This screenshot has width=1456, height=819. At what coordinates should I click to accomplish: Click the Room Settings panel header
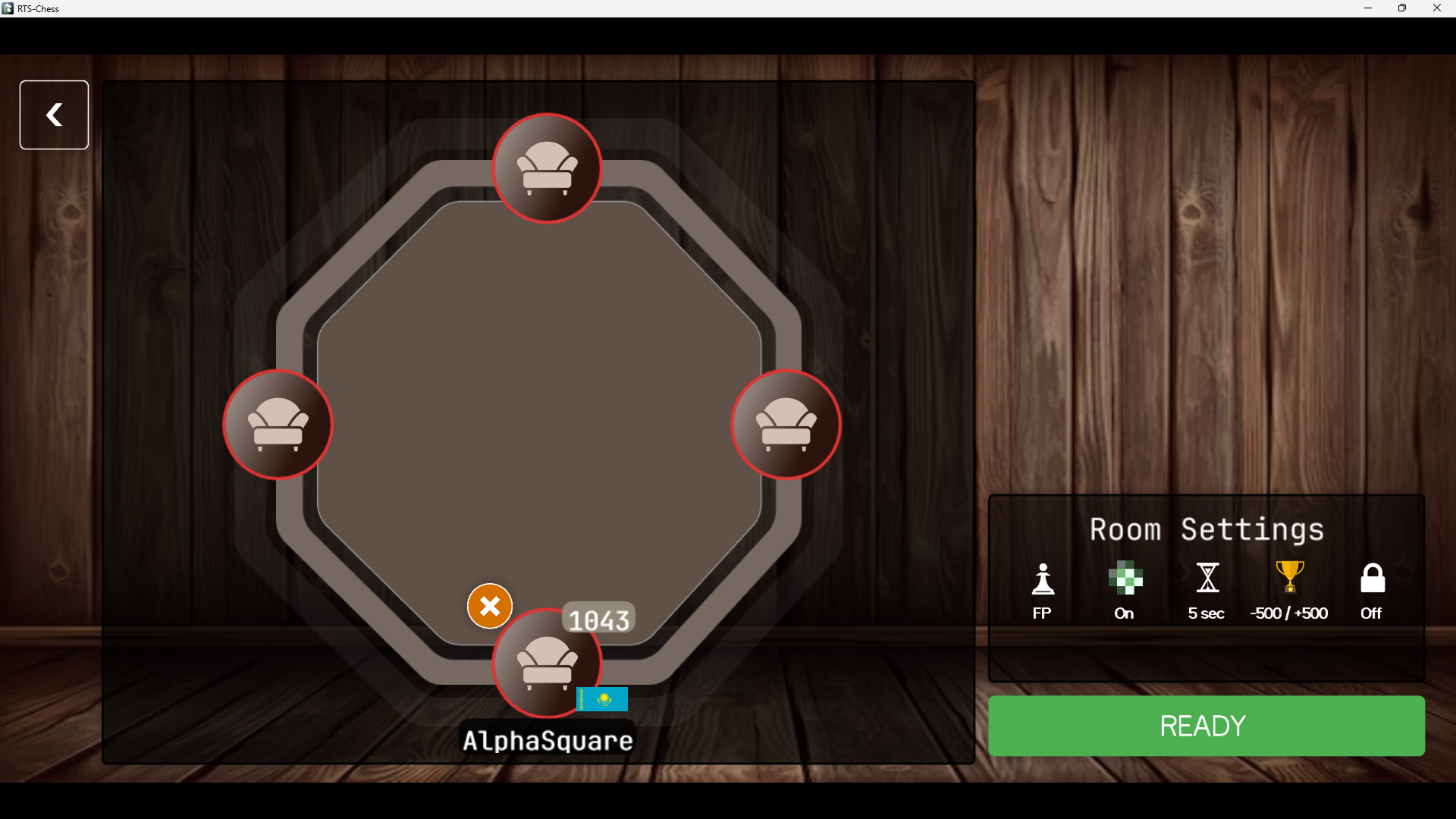[x=1206, y=529]
